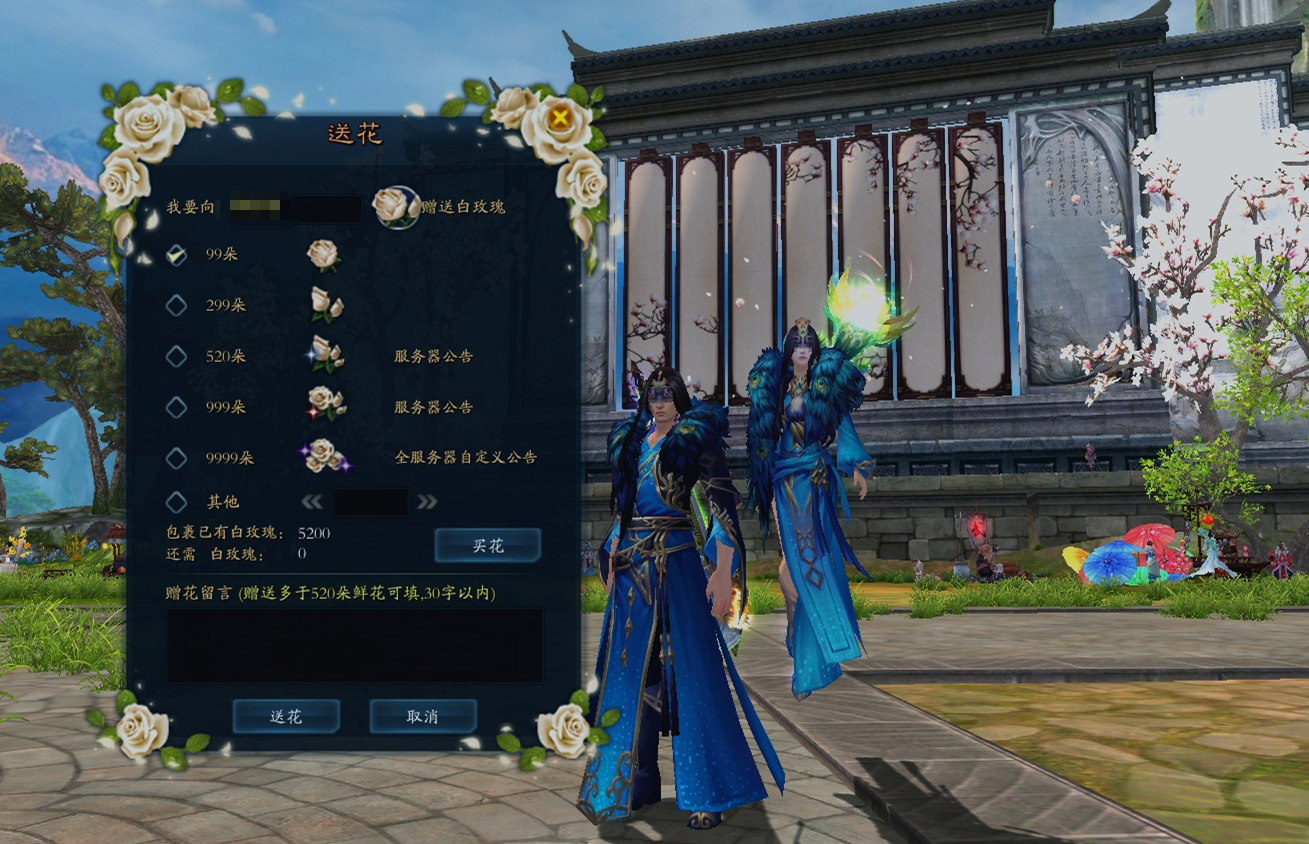Focus the 赠花留言 message text box
Screen dimensions: 1309x844
click(x=354, y=645)
